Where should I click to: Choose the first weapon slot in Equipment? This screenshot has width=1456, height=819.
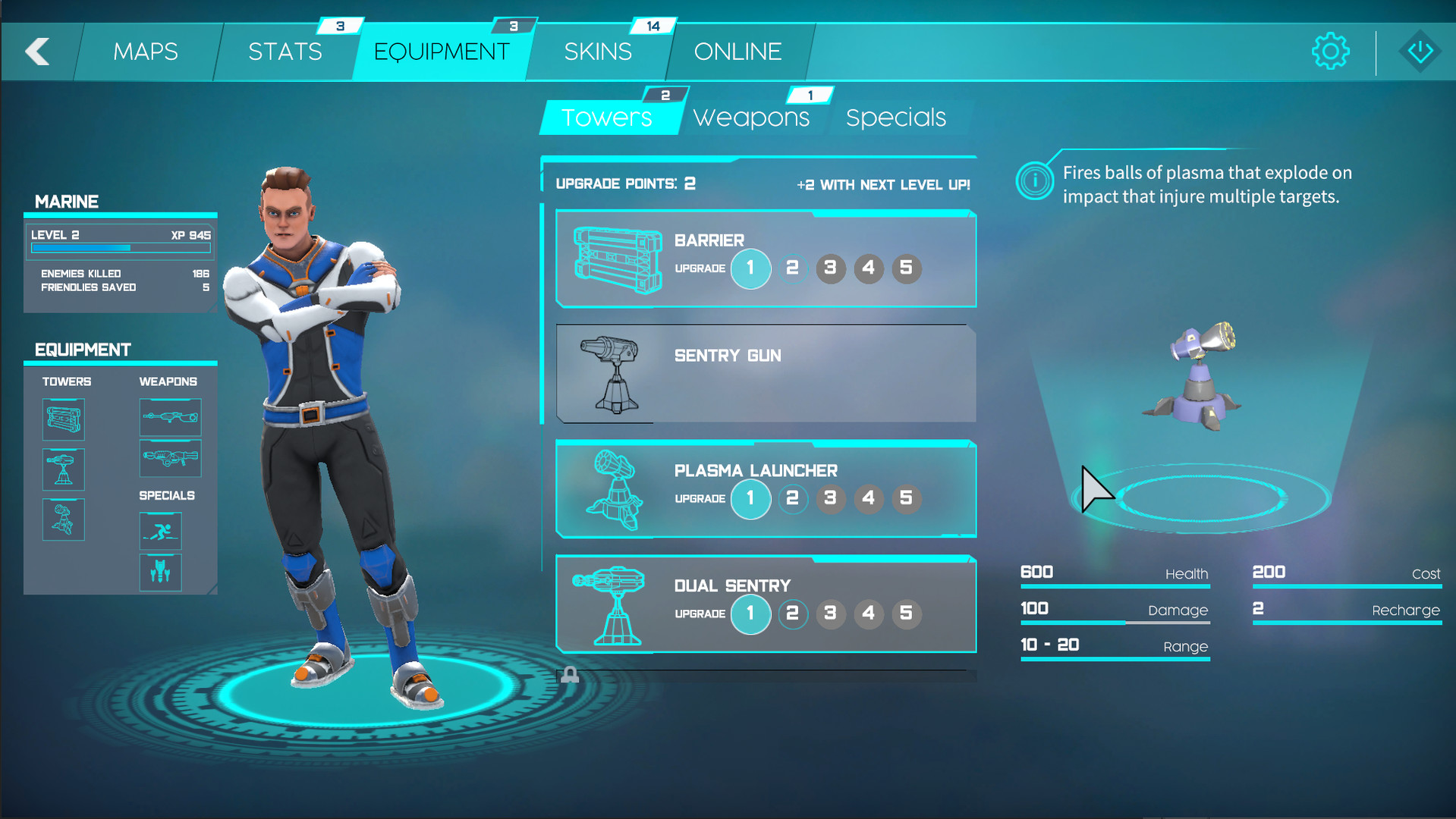pyautogui.click(x=170, y=417)
